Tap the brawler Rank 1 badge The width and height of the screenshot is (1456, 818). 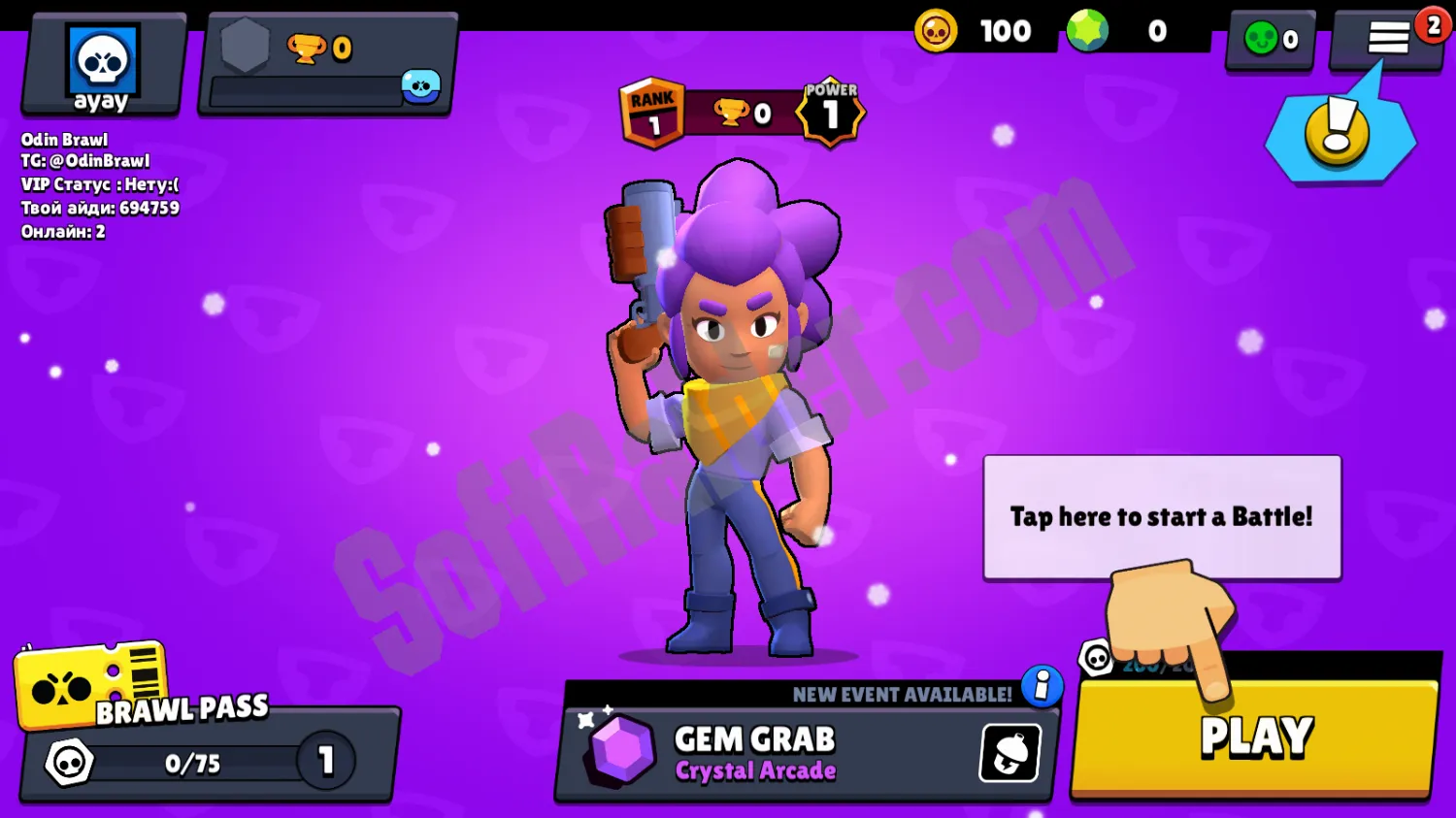tap(652, 114)
